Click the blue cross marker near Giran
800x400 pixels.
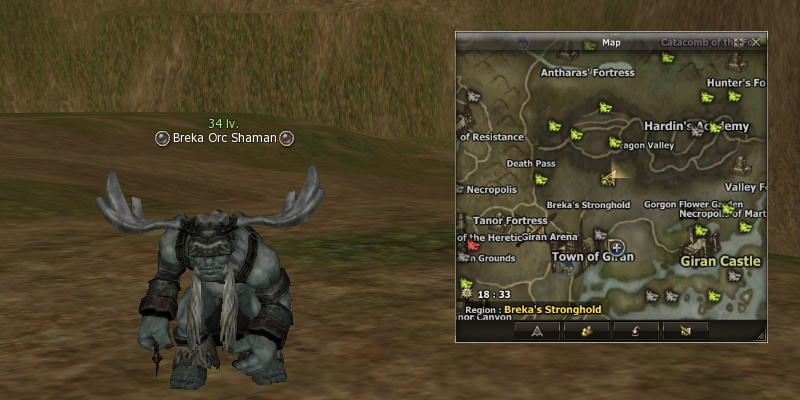[x=617, y=247]
